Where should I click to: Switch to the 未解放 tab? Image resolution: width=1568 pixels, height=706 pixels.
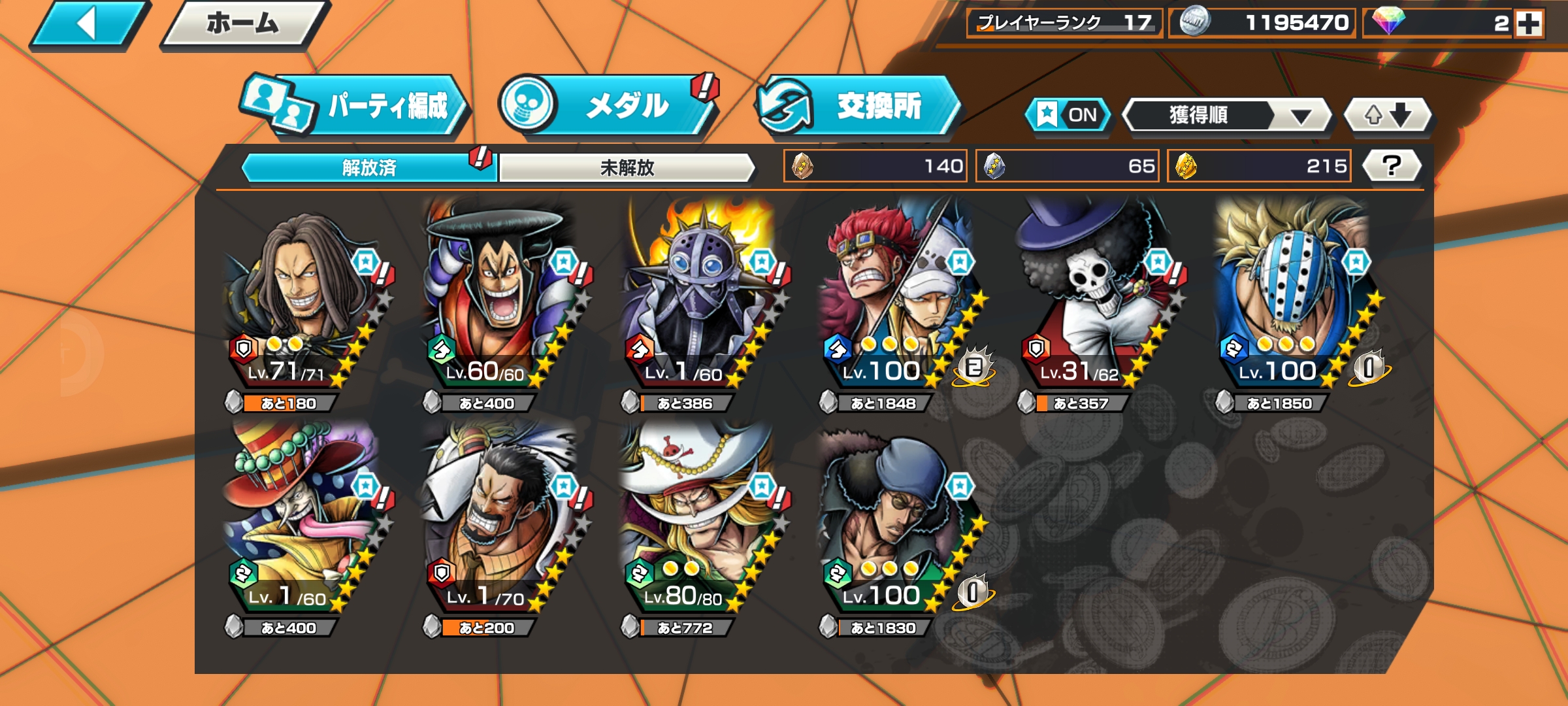[x=627, y=168]
